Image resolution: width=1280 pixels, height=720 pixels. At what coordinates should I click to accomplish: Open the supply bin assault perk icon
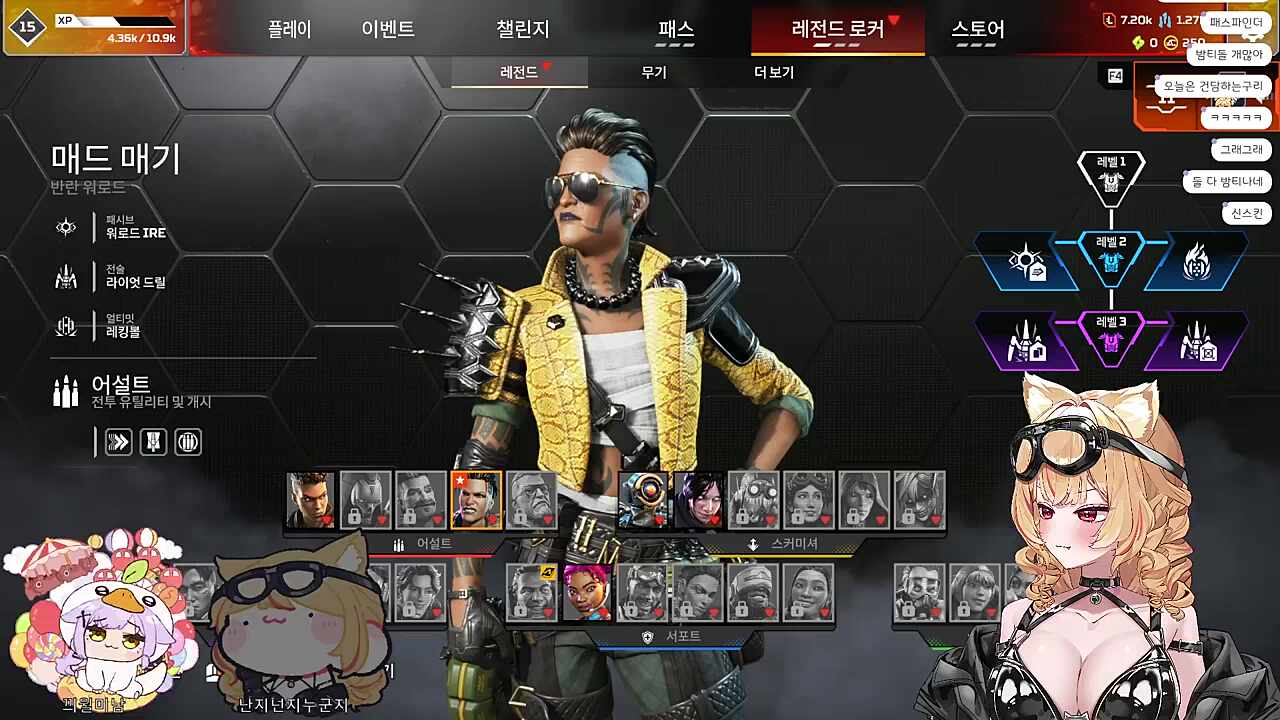tap(153, 442)
